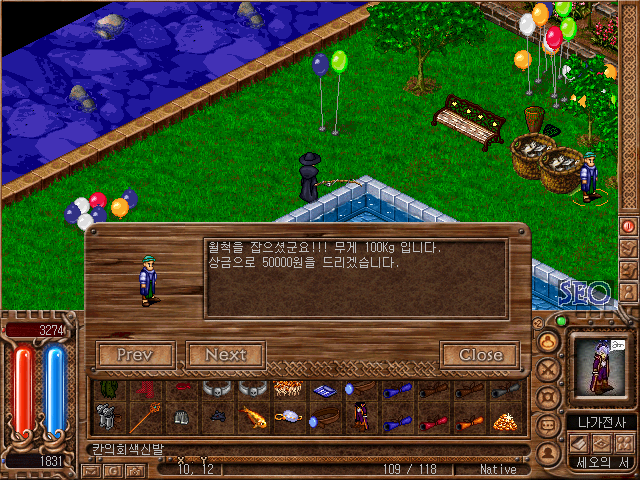This screenshot has width=640, height=480.
Task: Click the book icon below 나가전사
Action: [576, 442]
